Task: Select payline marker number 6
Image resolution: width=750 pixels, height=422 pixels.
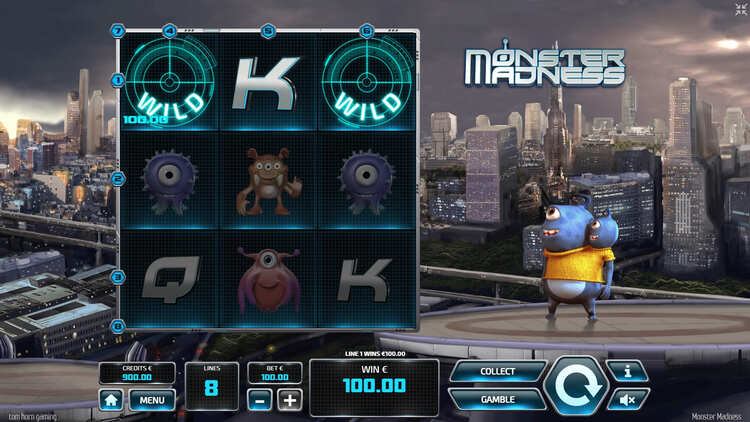Action: tap(366, 31)
